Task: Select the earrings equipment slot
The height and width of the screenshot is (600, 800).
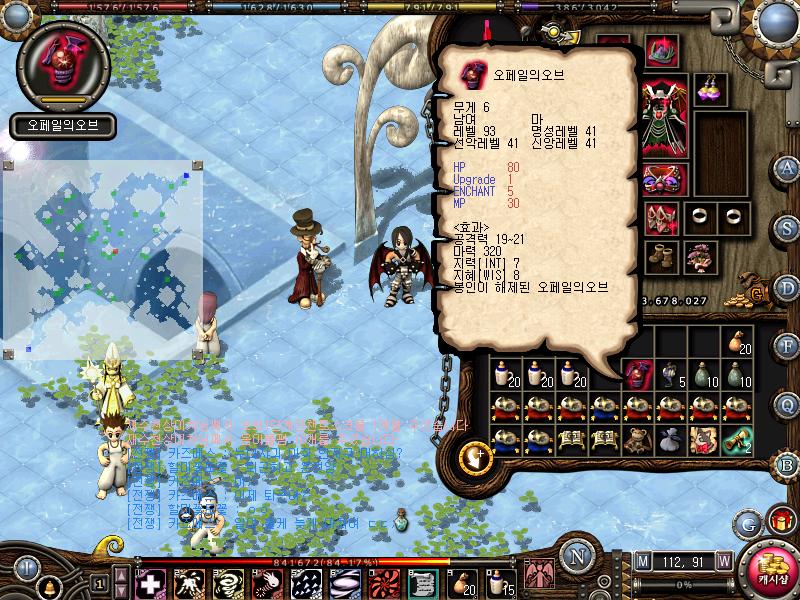Action: pos(711,88)
